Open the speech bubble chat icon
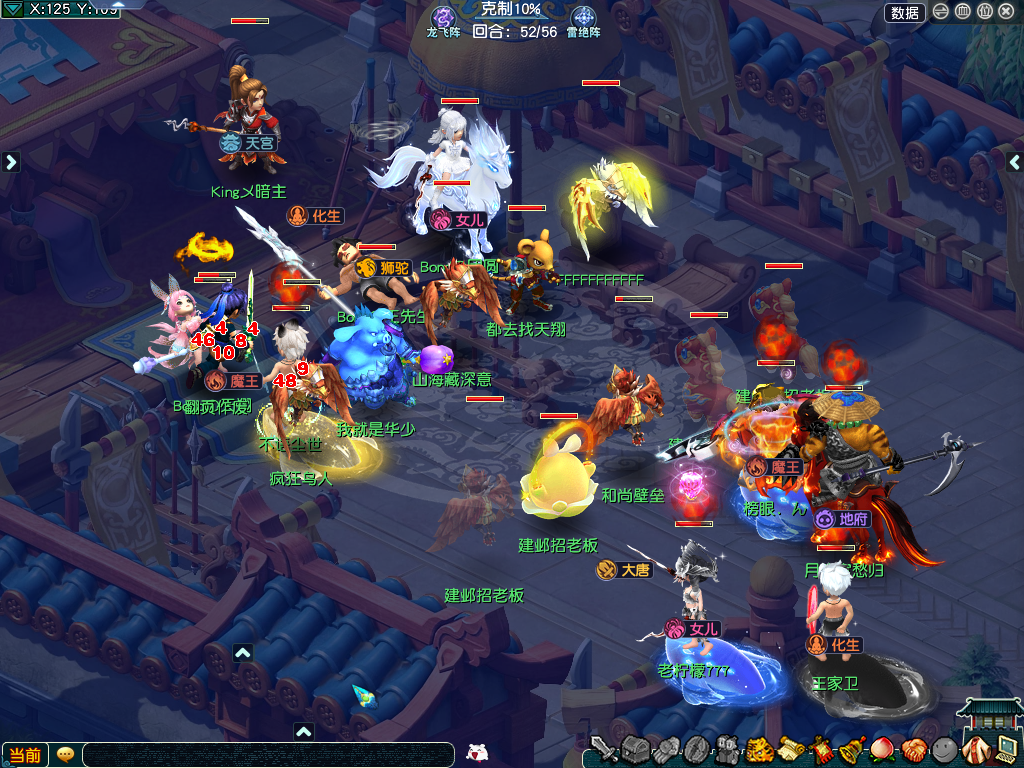This screenshot has height=768, width=1024. tap(65, 755)
